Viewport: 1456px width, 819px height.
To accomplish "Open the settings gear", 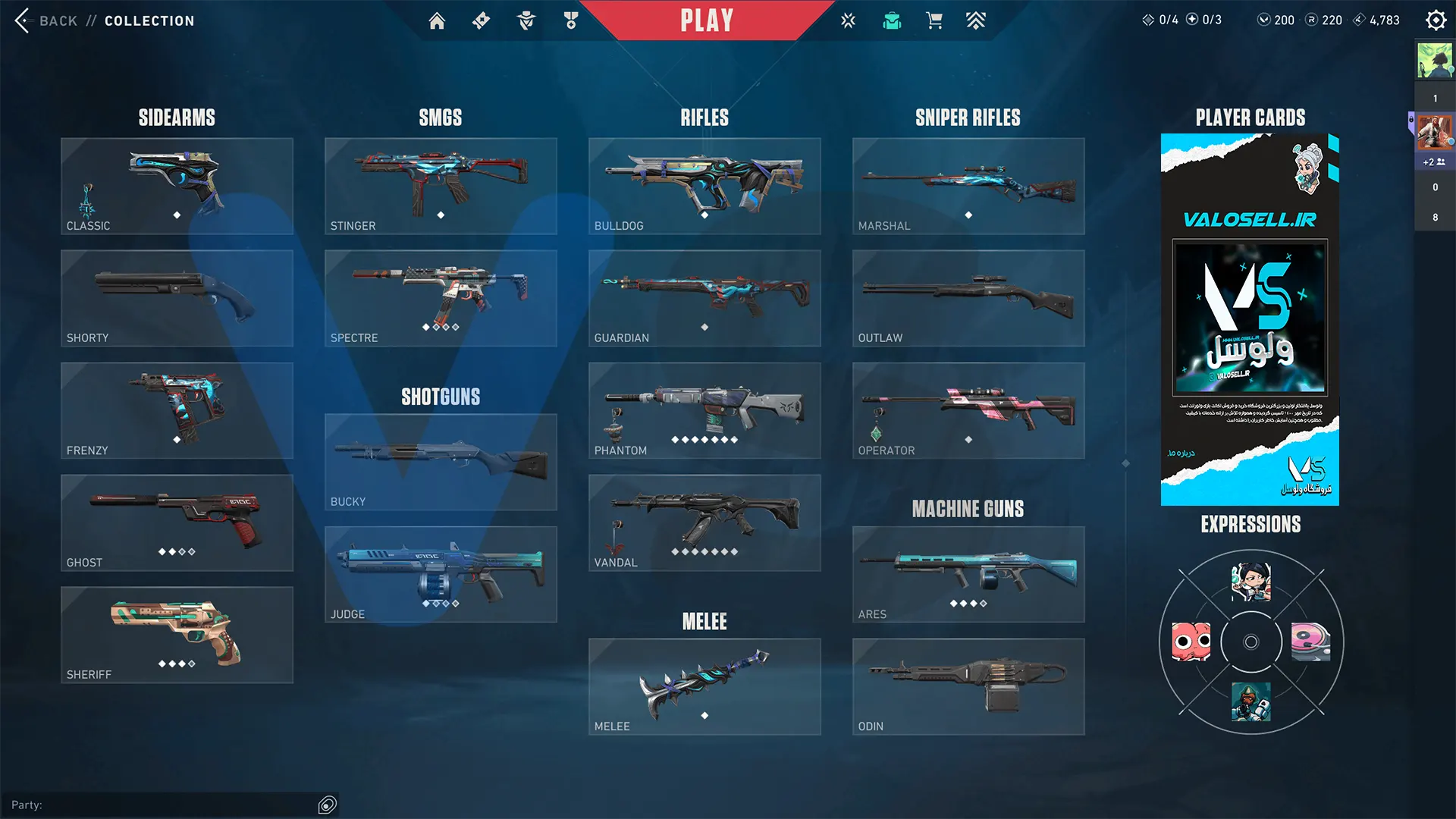I will click(1436, 20).
